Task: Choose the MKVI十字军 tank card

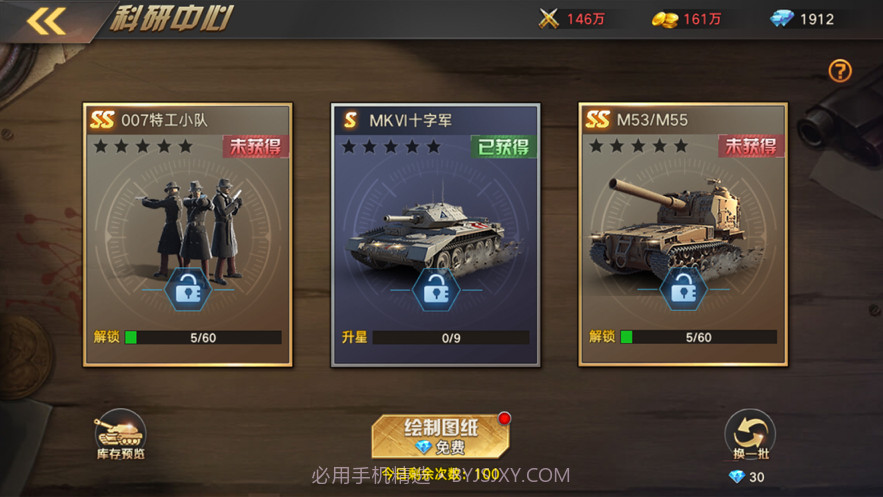Action: (435, 233)
